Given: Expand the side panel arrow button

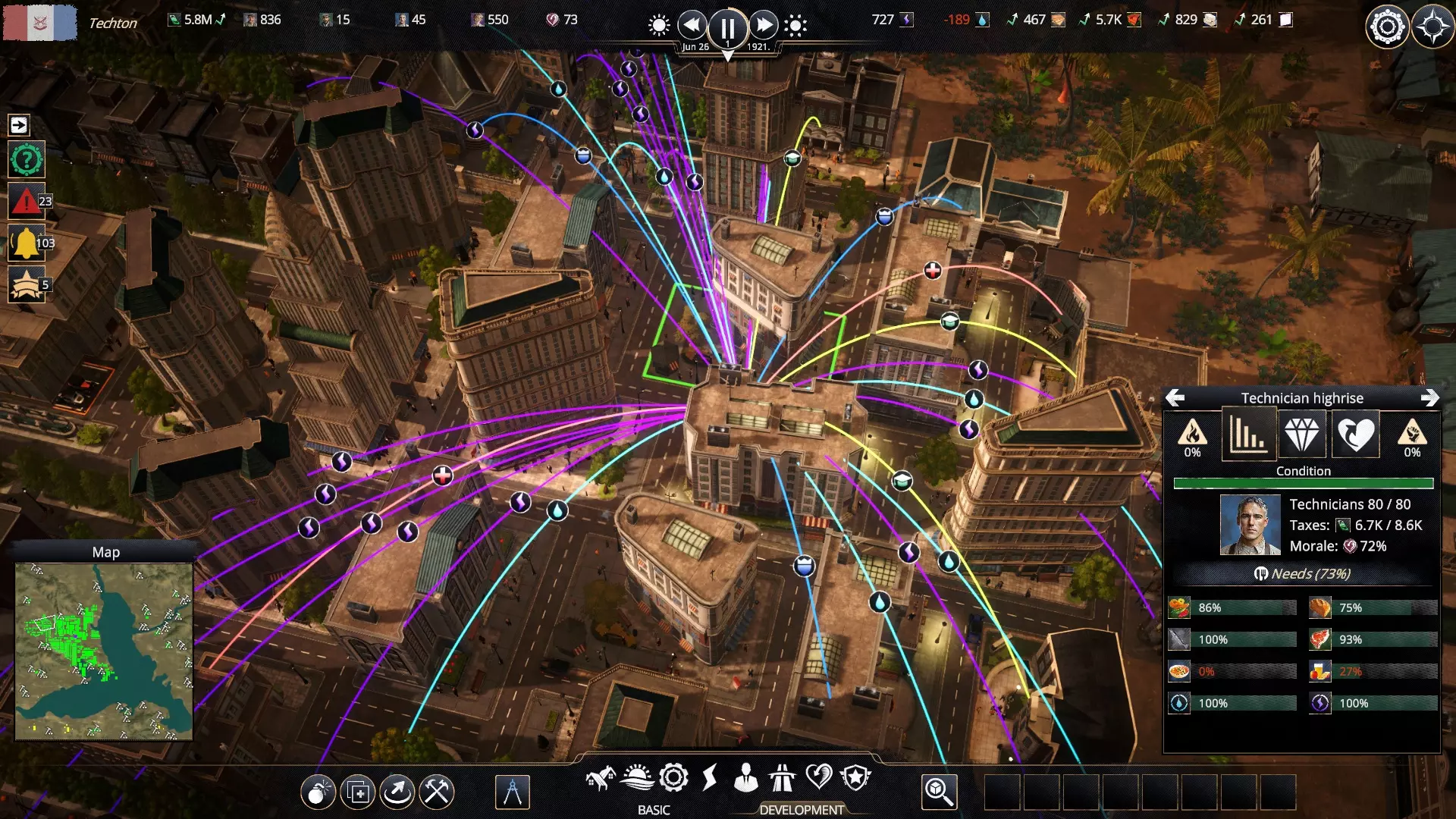Looking at the screenshot, I should 19,125.
